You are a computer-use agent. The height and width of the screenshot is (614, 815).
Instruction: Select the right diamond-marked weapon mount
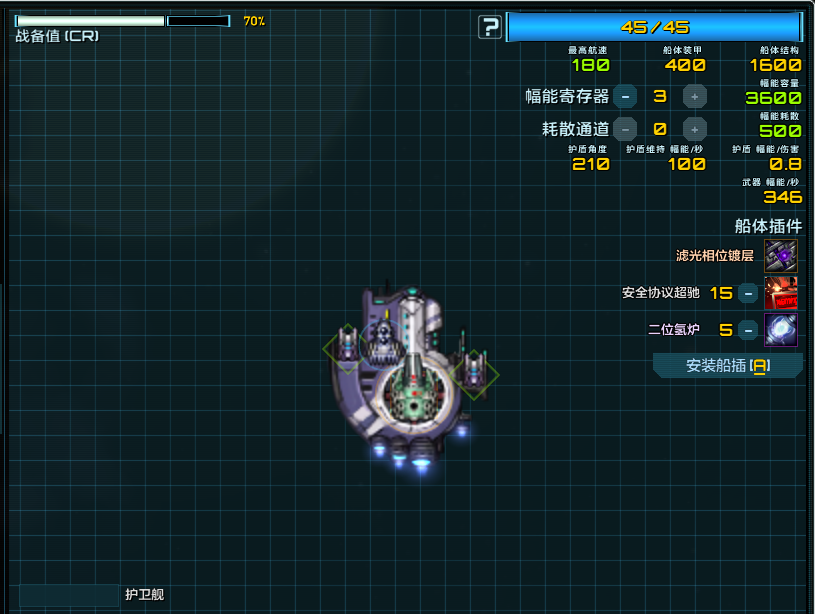[x=473, y=372]
